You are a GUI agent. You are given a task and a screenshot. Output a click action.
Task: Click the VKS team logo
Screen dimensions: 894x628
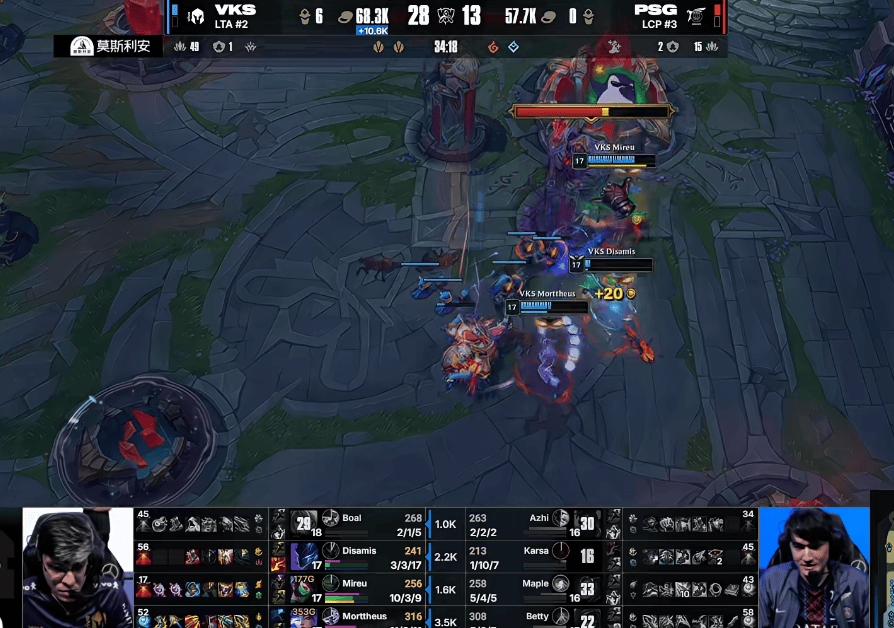pyautogui.click(x=196, y=16)
